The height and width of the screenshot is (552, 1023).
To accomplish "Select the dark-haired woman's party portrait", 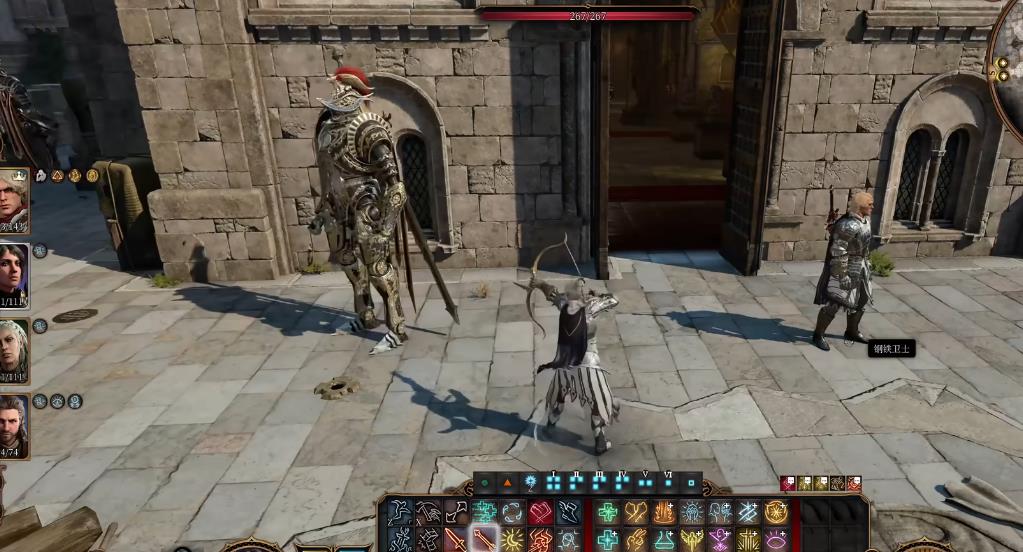I will point(14,275).
